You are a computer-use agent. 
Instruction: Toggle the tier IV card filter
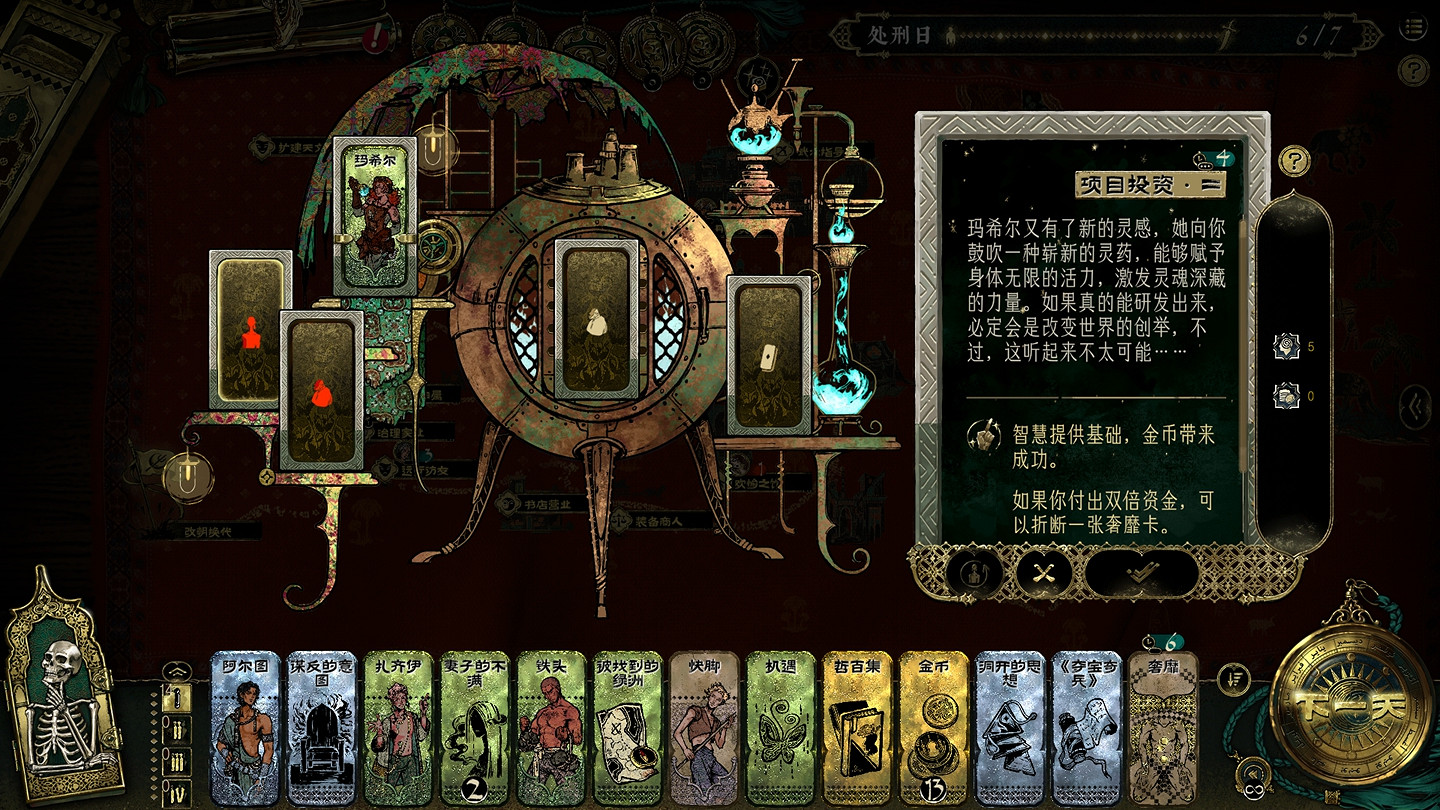point(177,791)
